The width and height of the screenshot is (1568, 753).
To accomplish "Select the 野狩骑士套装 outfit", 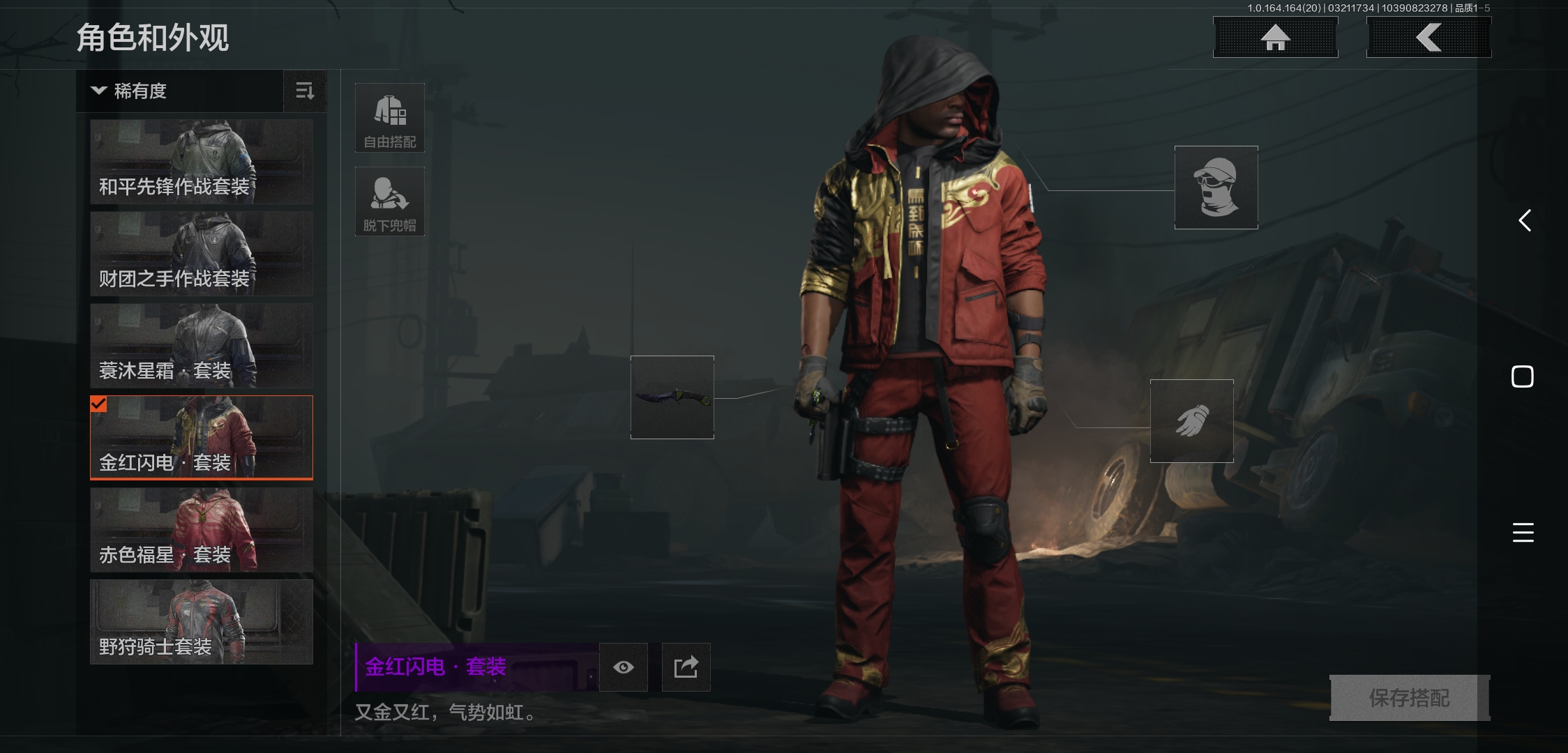I will click(202, 622).
